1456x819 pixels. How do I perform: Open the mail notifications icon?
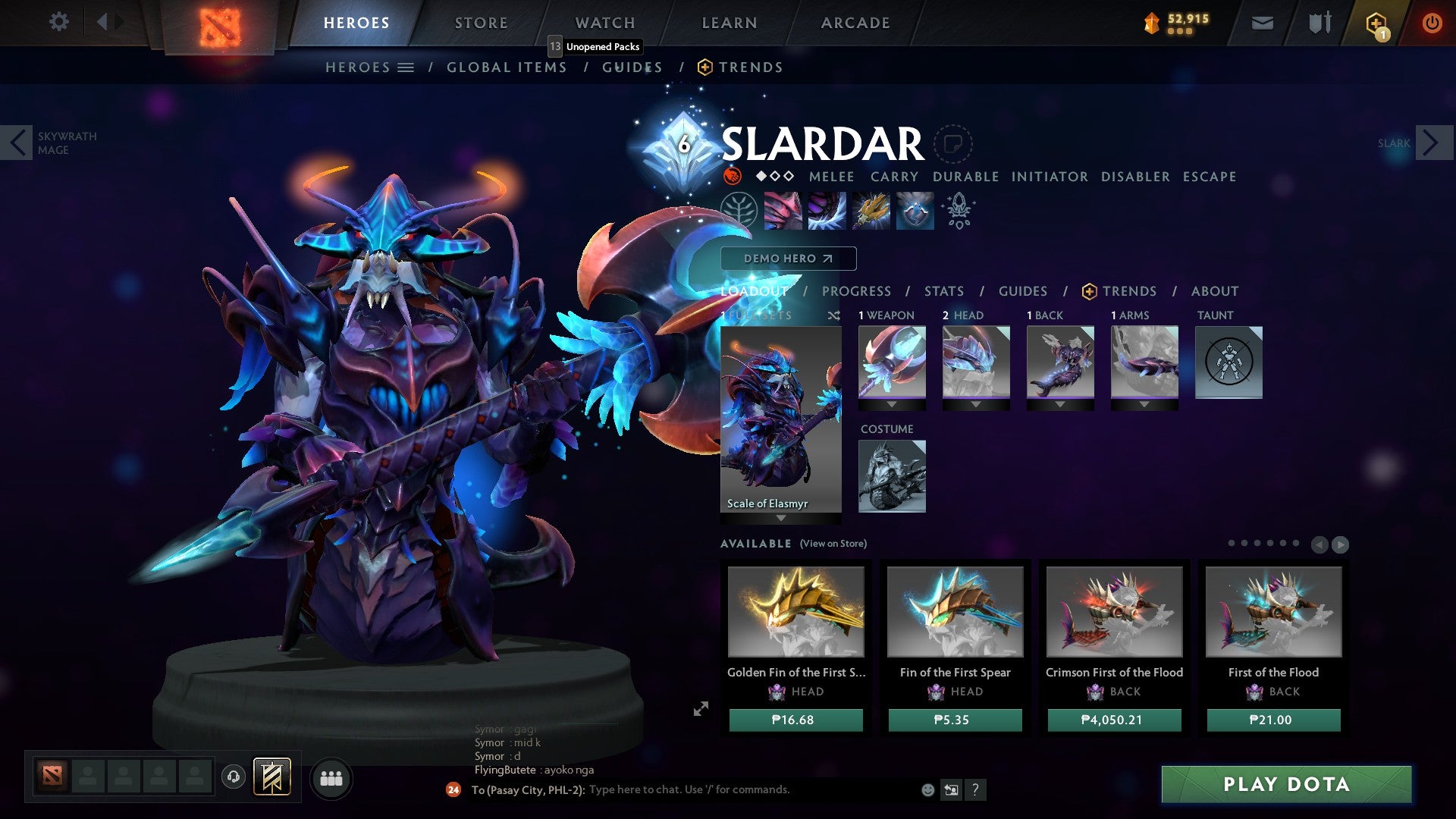[1262, 22]
